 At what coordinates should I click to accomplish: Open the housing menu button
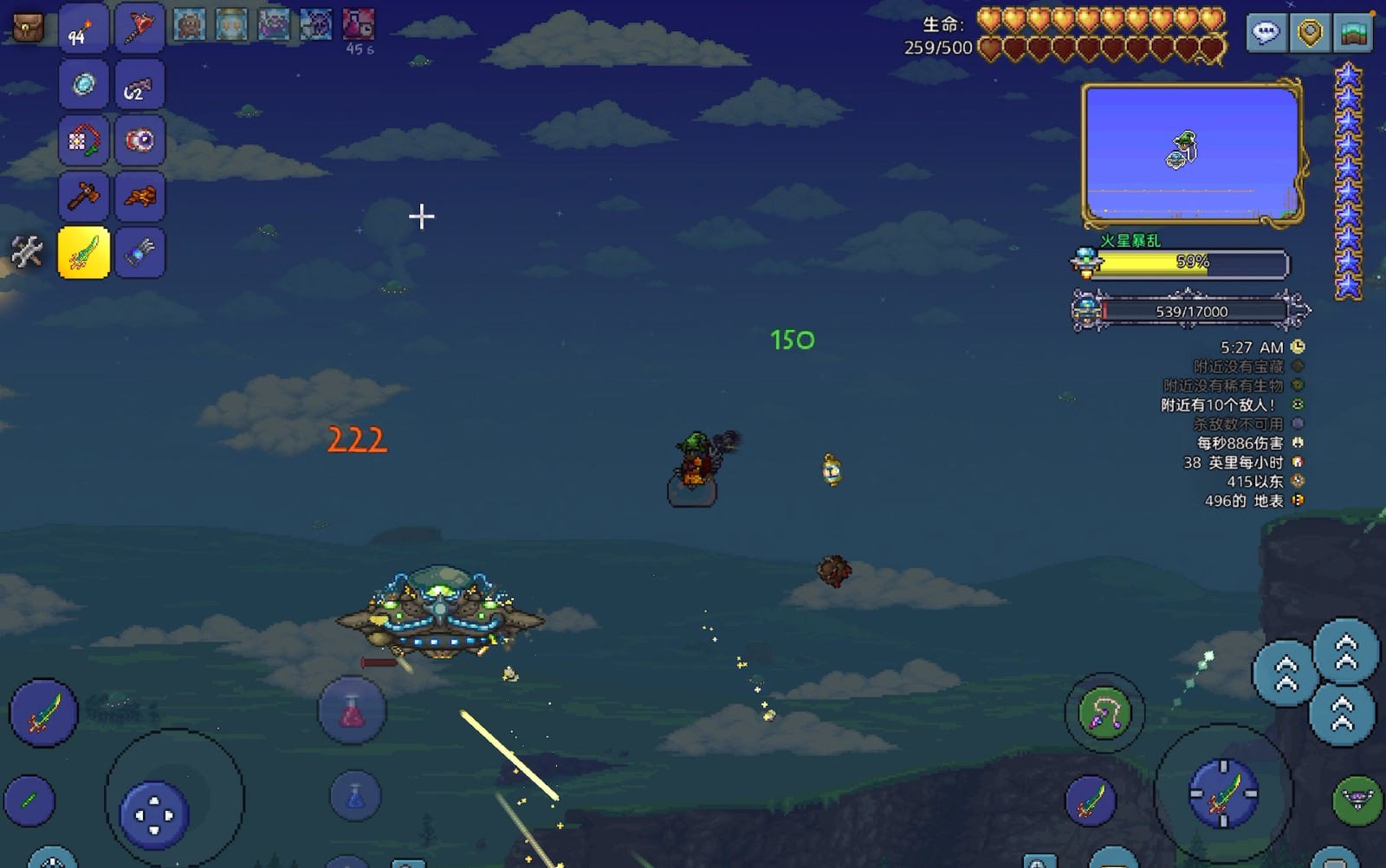tap(1354, 34)
